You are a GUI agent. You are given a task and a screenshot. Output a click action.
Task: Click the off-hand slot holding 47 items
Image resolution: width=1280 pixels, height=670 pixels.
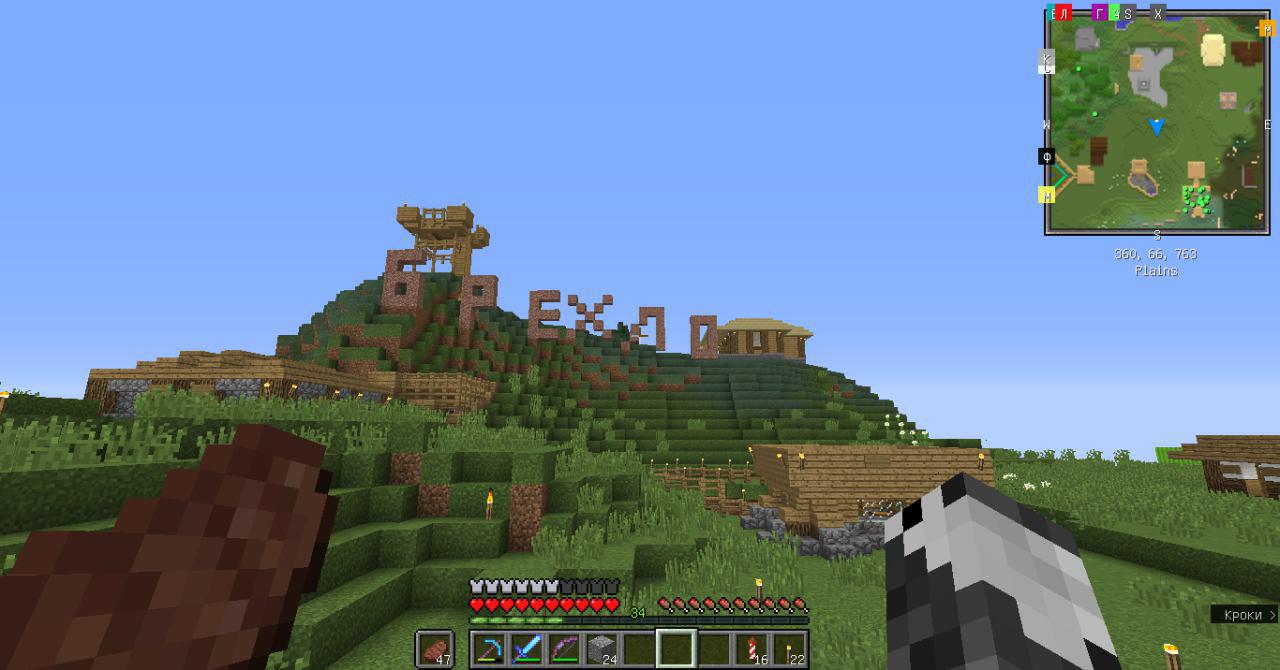(435, 649)
